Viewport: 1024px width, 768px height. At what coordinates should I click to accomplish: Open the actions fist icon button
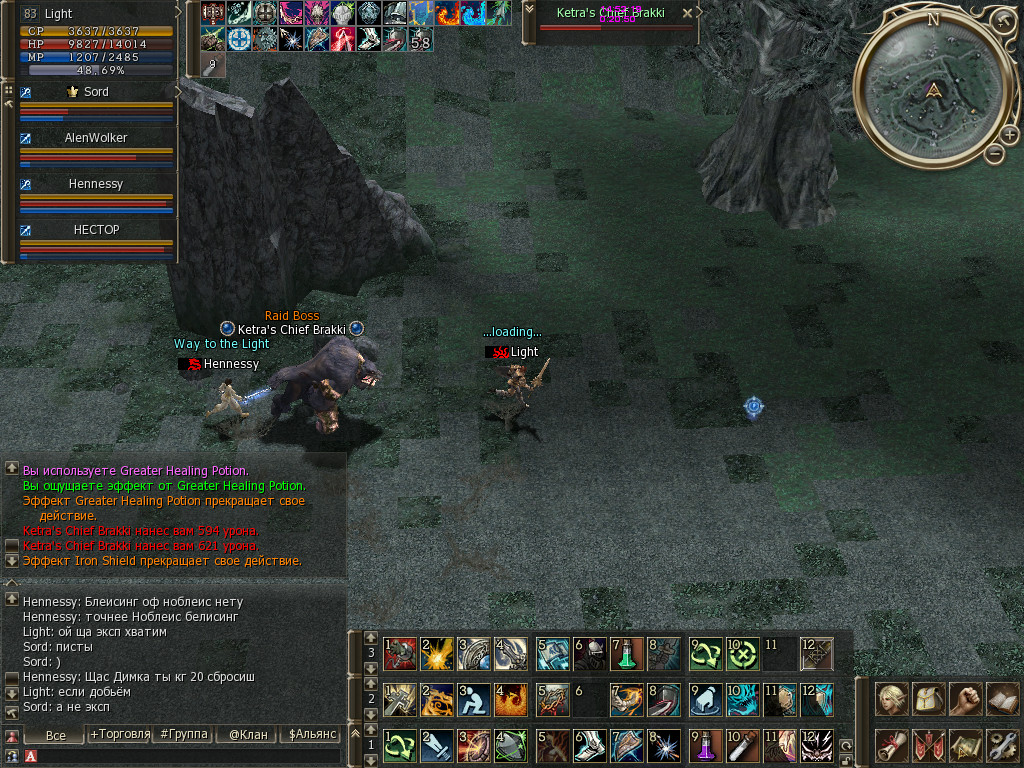(964, 699)
